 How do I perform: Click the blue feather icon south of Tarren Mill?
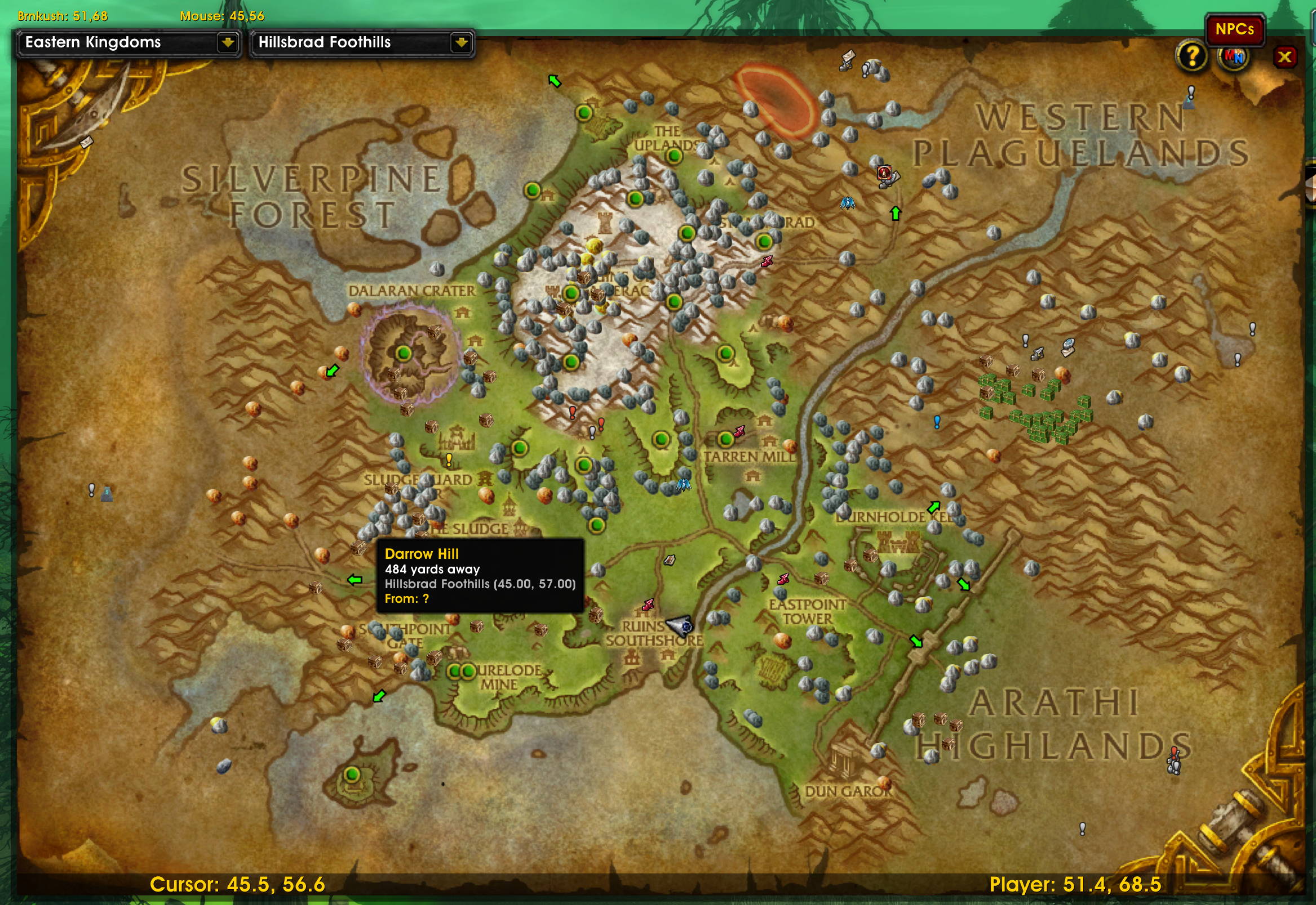(x=683, y=487)
